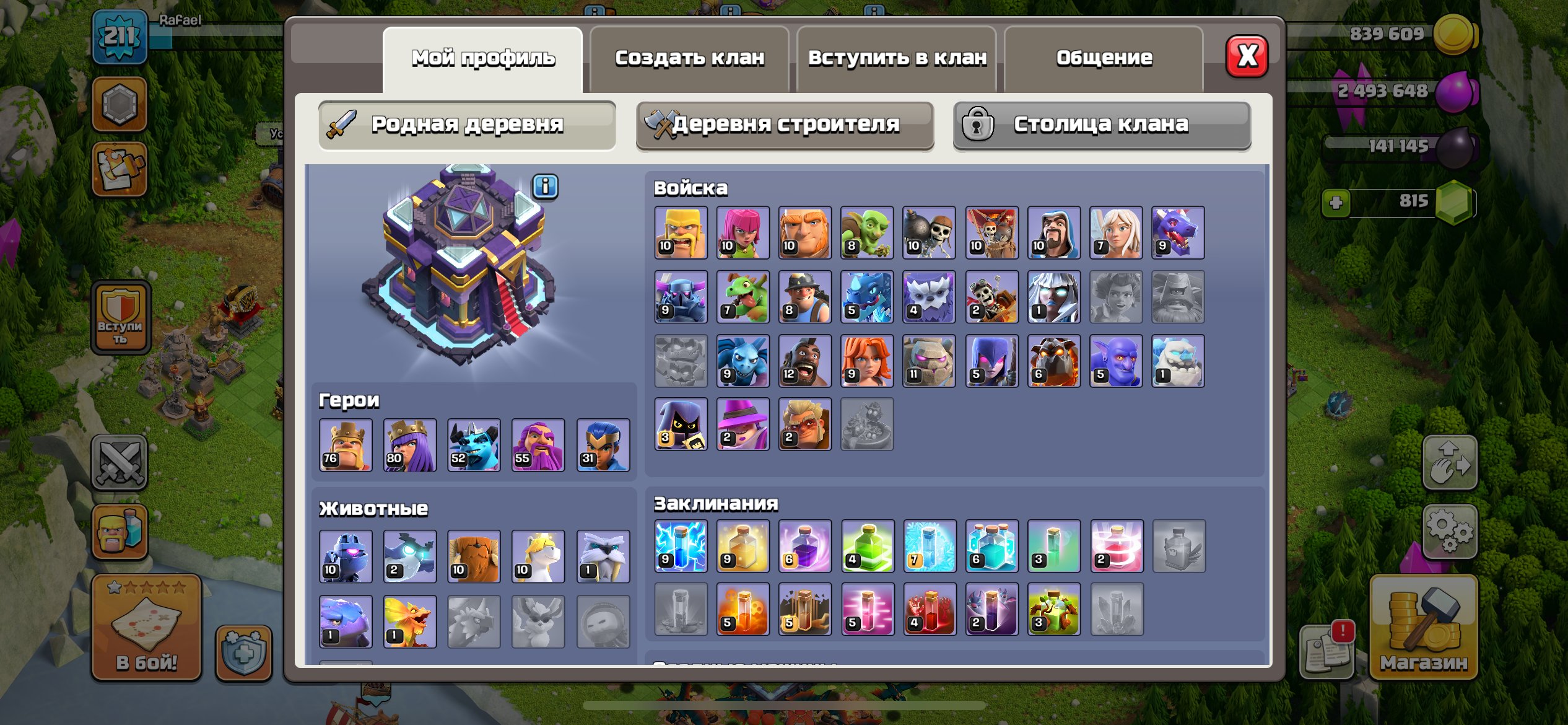Open the L.A.S.S.I pet icon
The image size is (1568, 725).
coord(347,556)
